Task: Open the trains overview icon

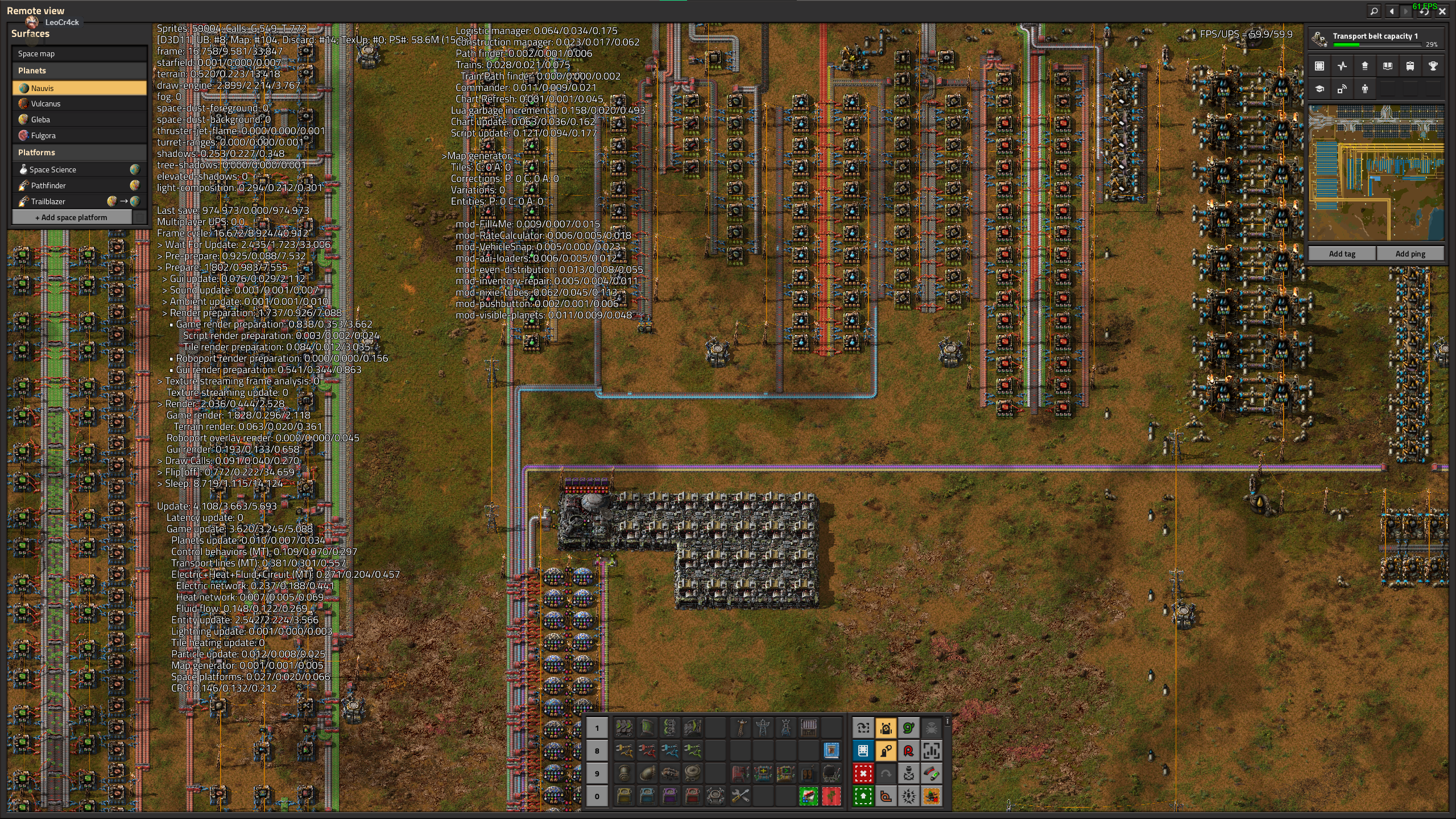Action: tap(1410, 66)
